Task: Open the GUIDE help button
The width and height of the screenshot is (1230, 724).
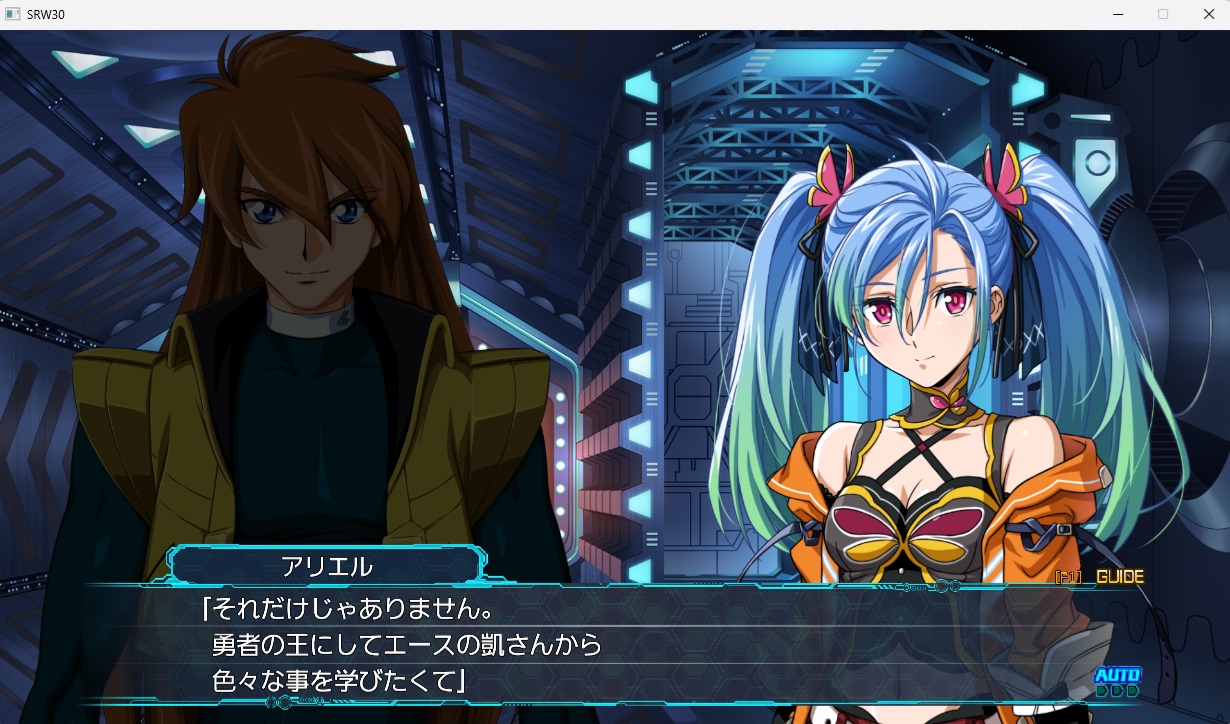Action: 1118,577
